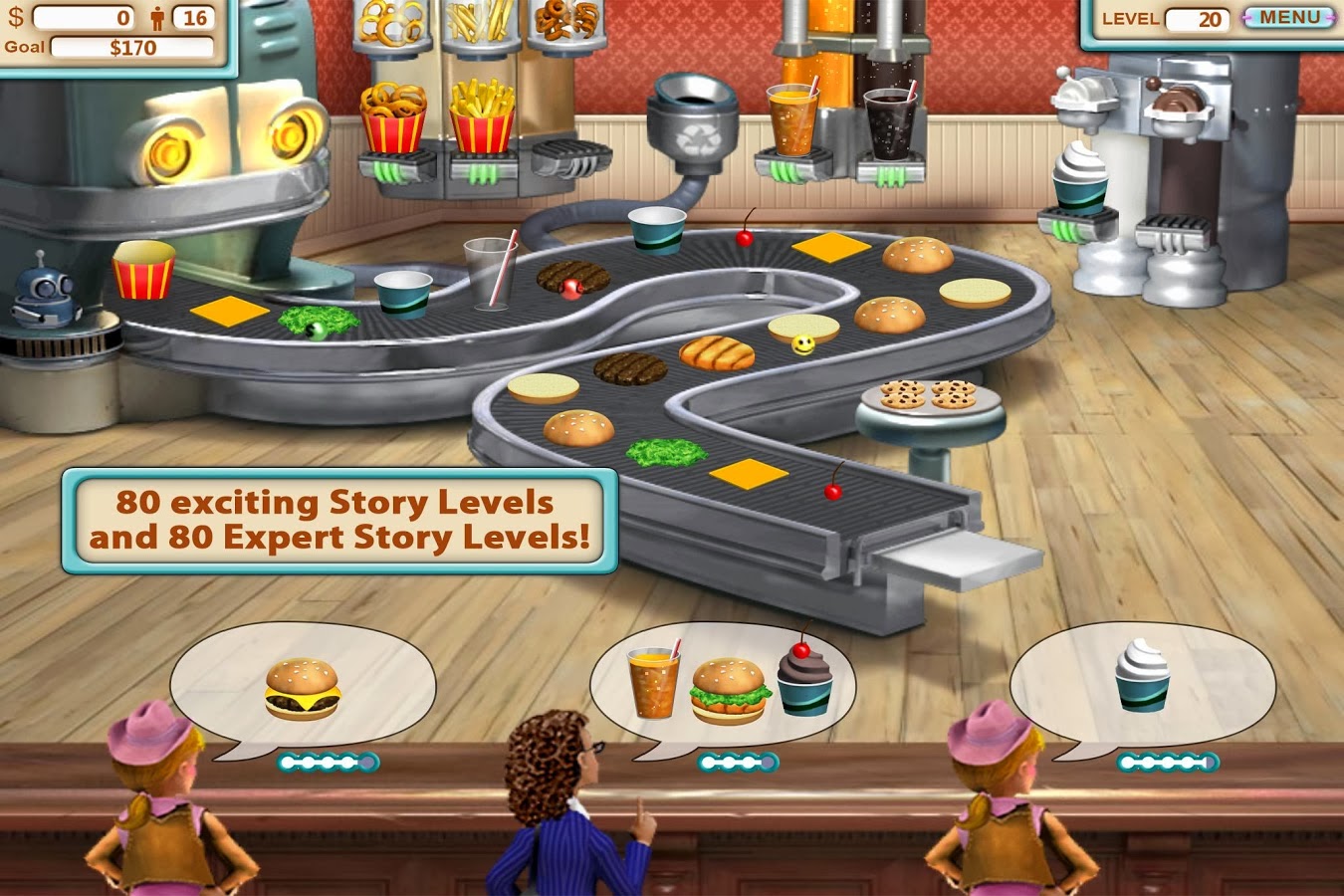
Task: Open the MENU button
Action: click(1288, 17)
